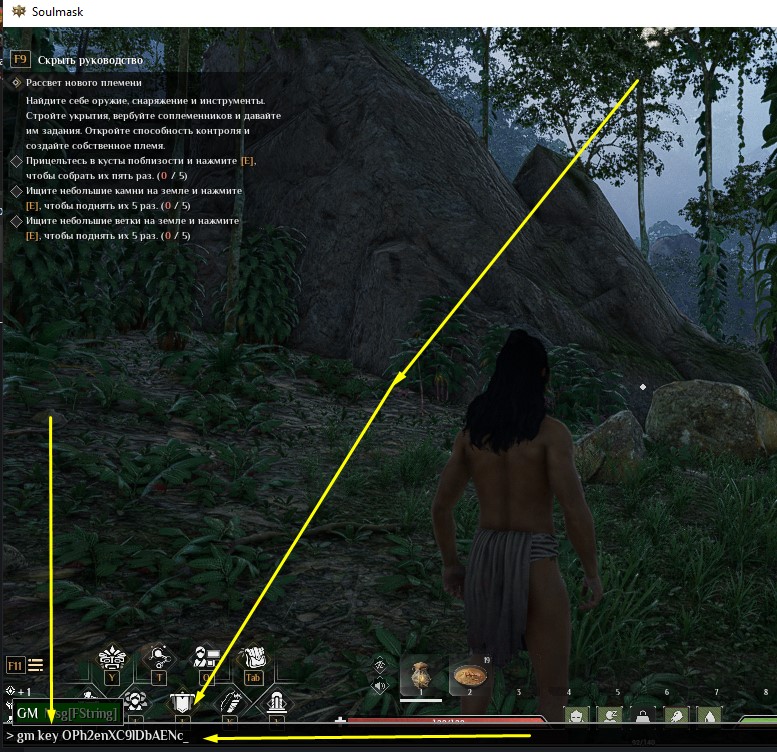Viewport: 777px width, 752px height.
Task: Click the food drumstick status icon
Action: coord(677,715)
